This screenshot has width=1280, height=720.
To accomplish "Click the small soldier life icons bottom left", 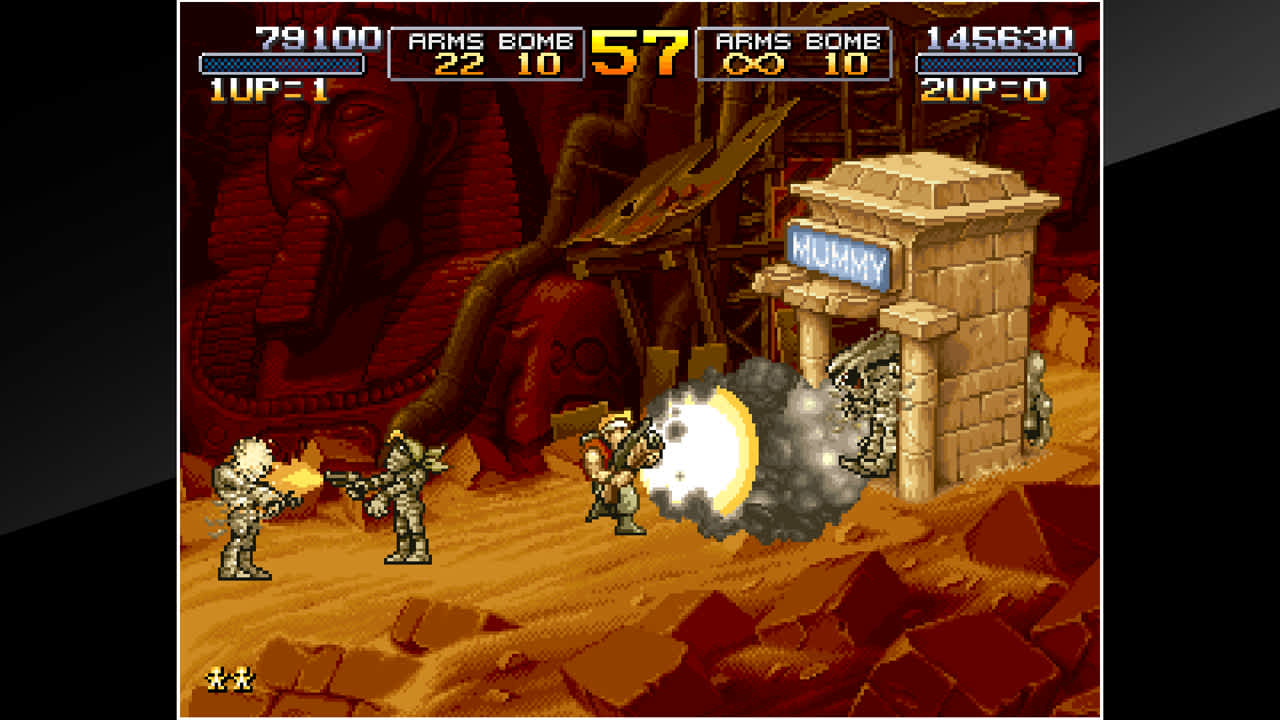I will pyautogui.click(x=232, y=680).
